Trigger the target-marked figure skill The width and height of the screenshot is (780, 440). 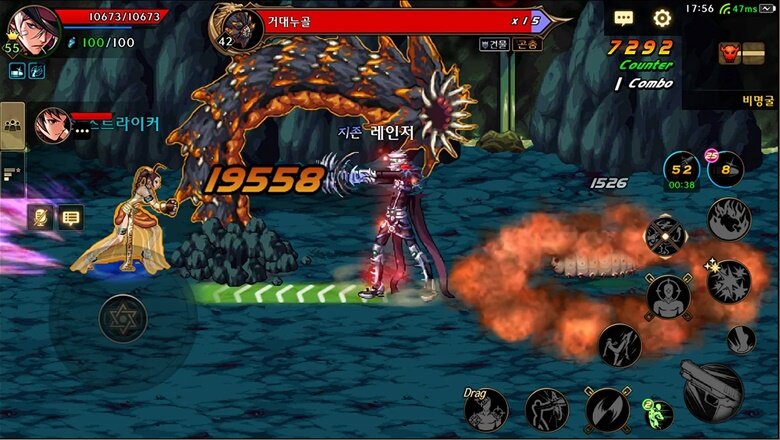(x=668, y=296)
